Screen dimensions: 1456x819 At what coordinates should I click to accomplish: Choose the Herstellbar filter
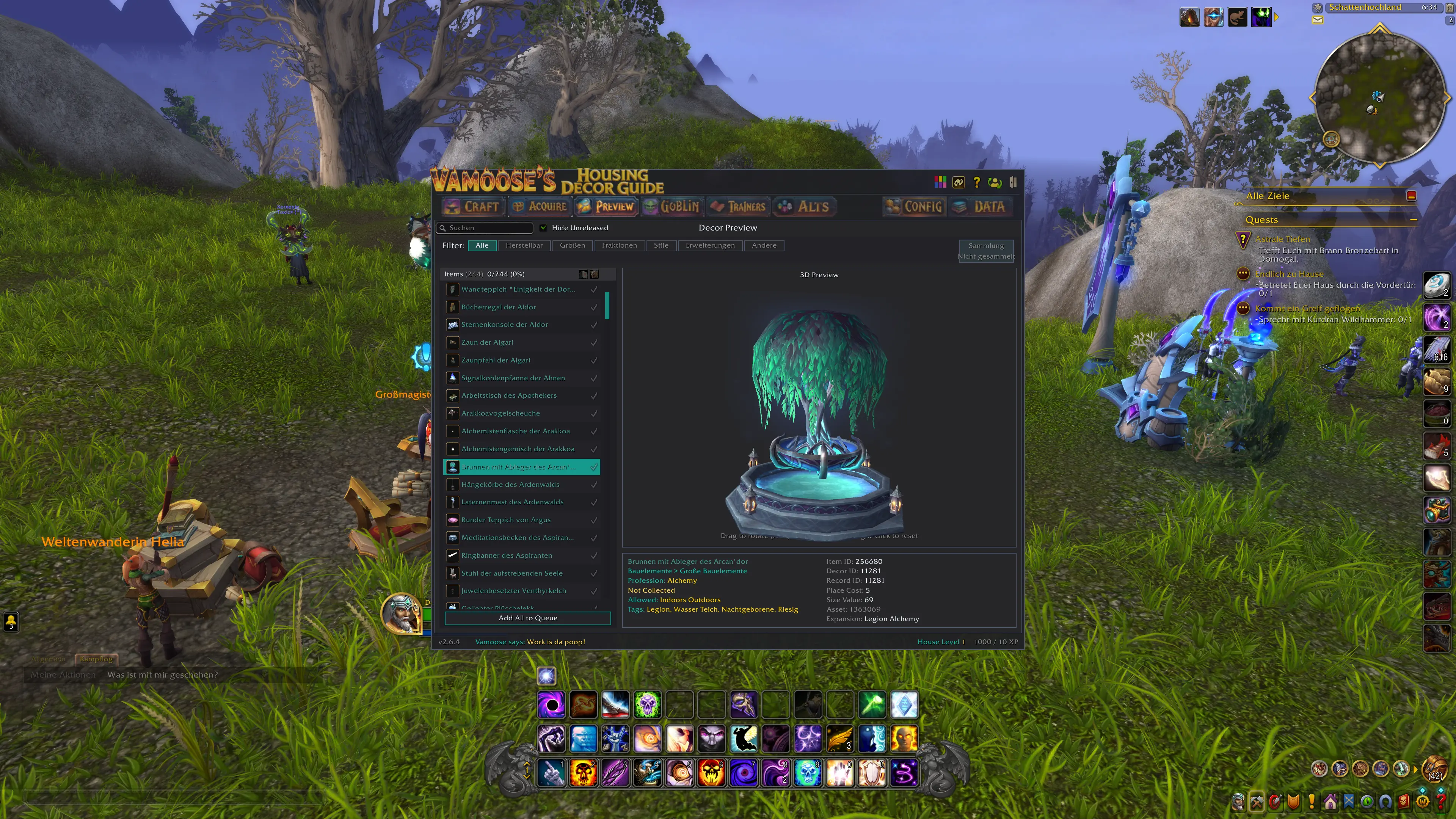(523, 245)
